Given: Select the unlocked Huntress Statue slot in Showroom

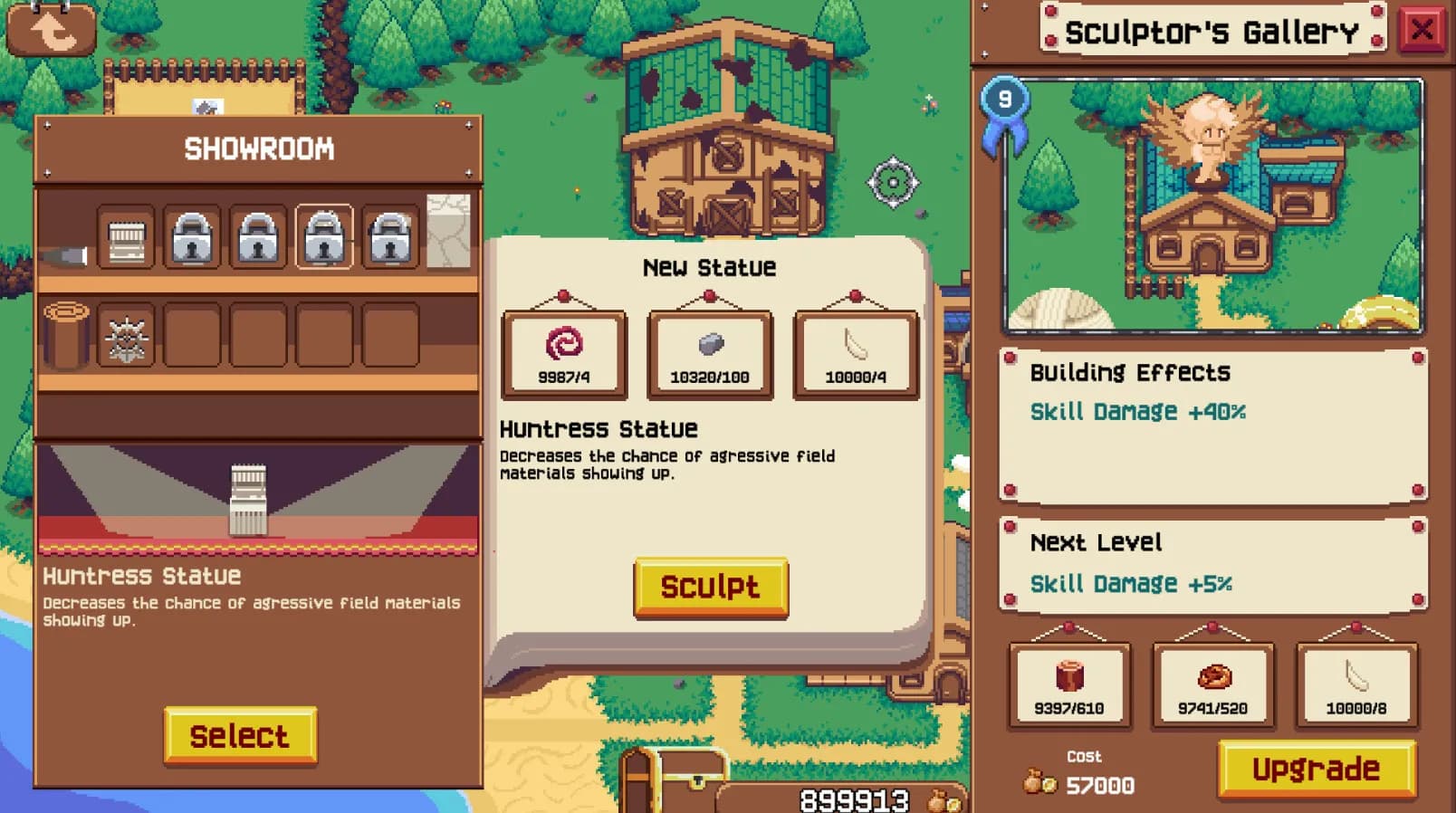Looking at the screenshot, I should coord(127,237).
